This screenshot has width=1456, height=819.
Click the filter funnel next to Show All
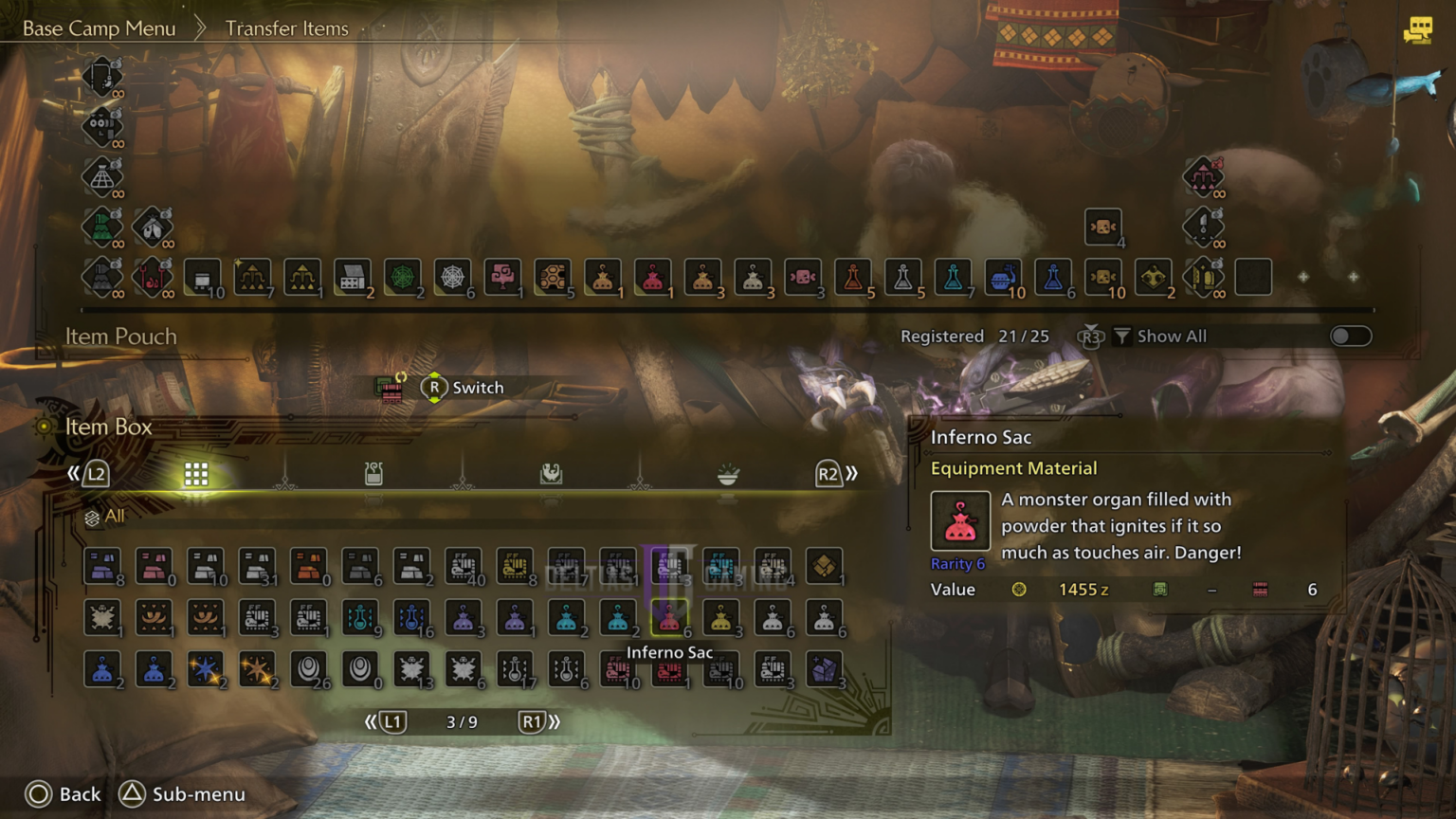[1122, 336]
